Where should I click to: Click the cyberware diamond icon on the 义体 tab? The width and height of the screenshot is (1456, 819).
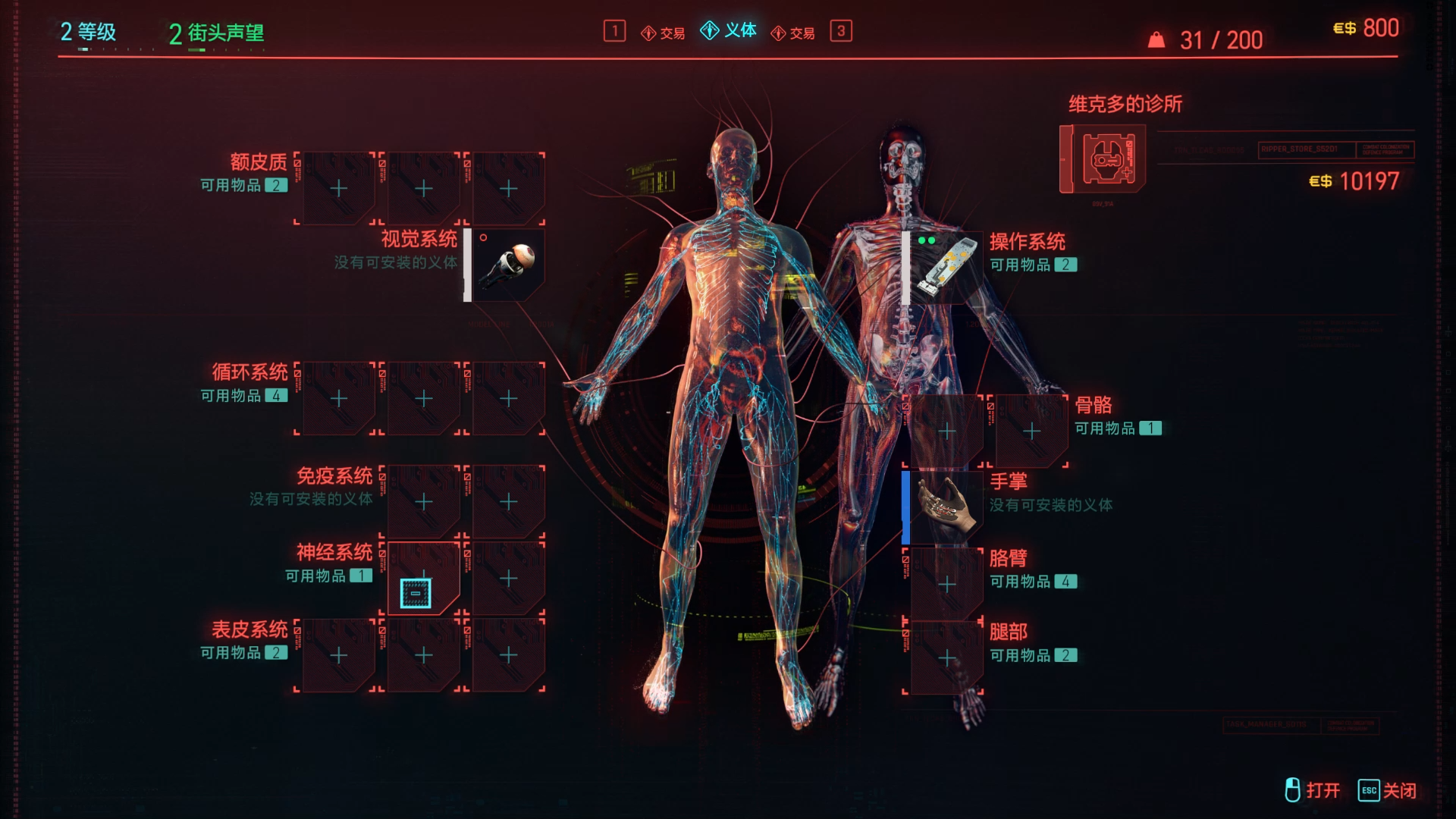coord(711,32)
